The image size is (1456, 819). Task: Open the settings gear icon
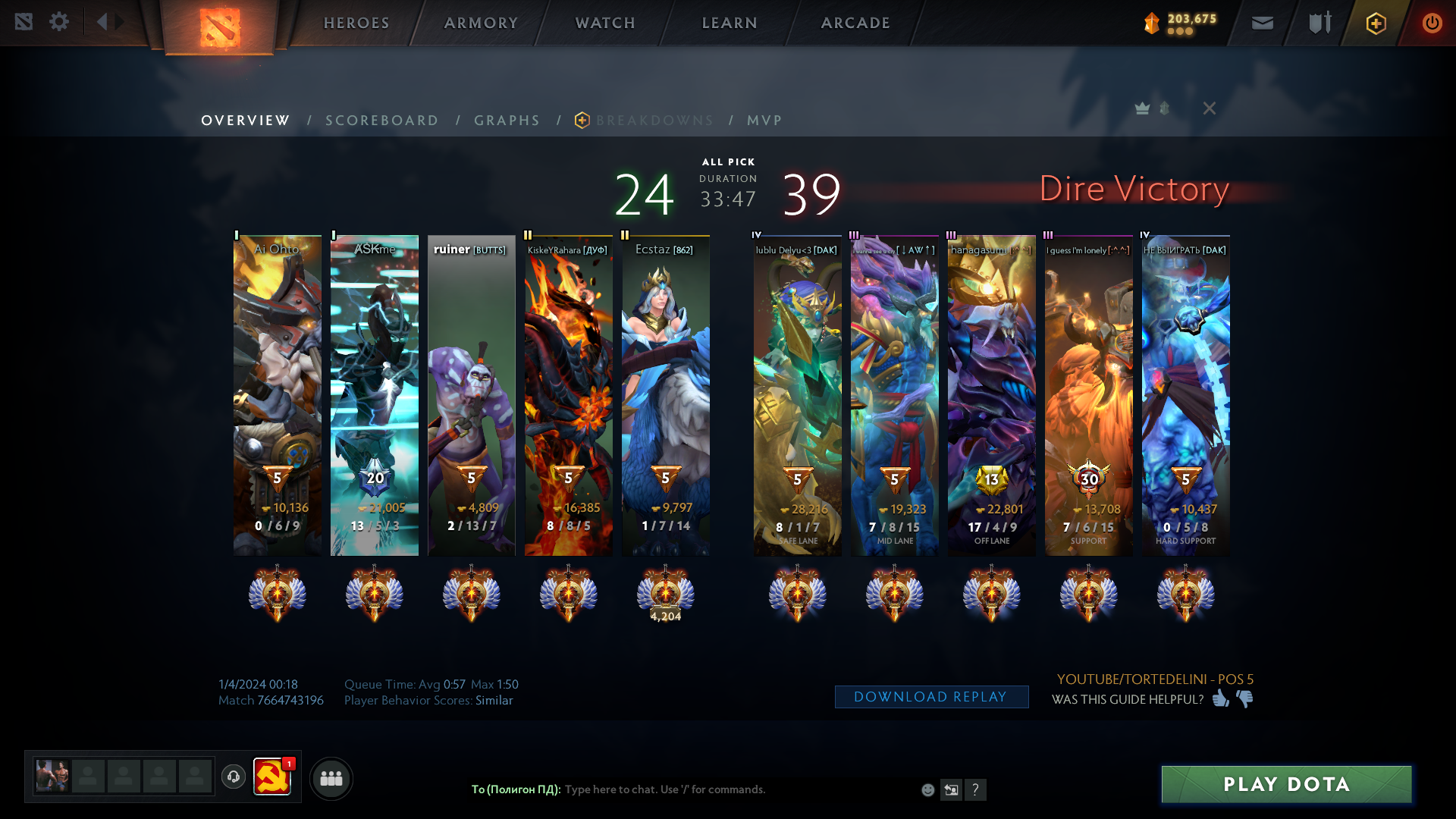click(59, 22)
